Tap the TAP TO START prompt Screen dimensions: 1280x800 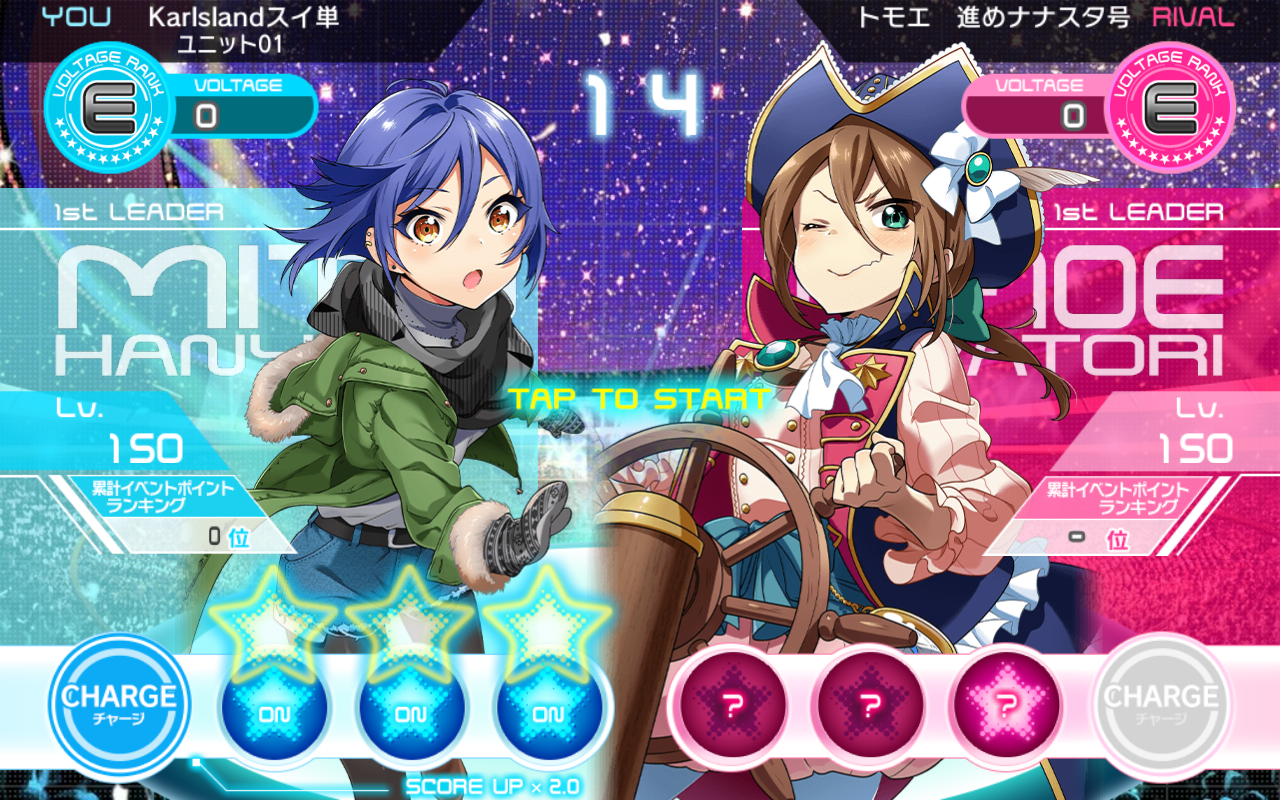pyautogui.click(x=639, y=399)
